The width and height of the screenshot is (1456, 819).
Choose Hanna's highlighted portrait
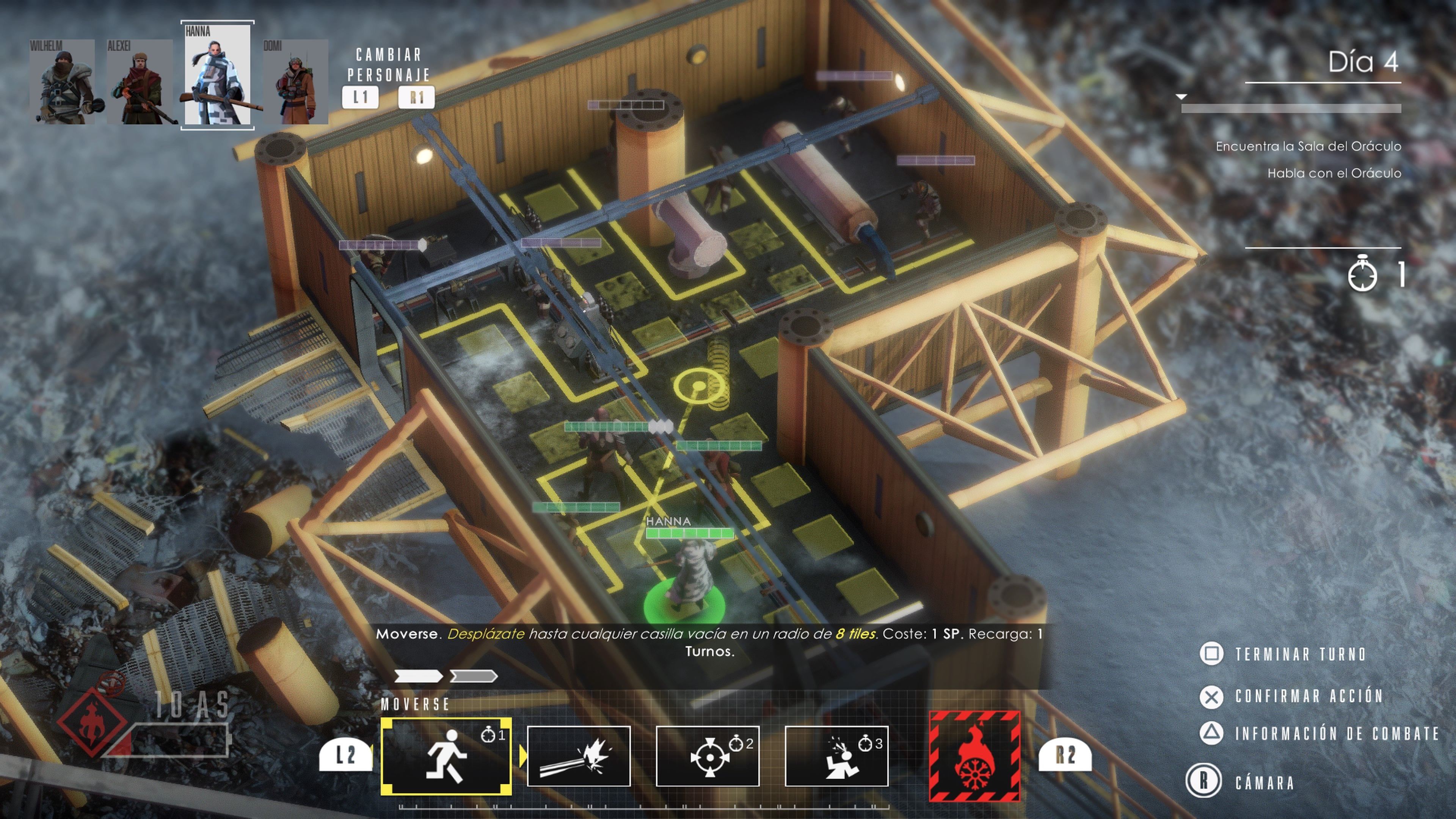pyautogui.click(x=218, y=75)
